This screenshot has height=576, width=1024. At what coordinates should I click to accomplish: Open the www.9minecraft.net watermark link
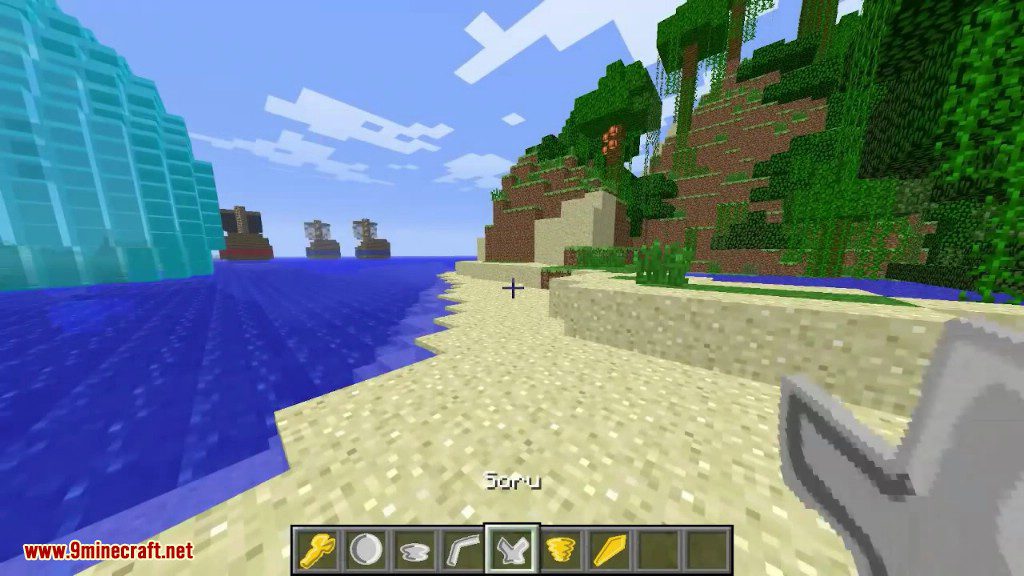point(108,551)
